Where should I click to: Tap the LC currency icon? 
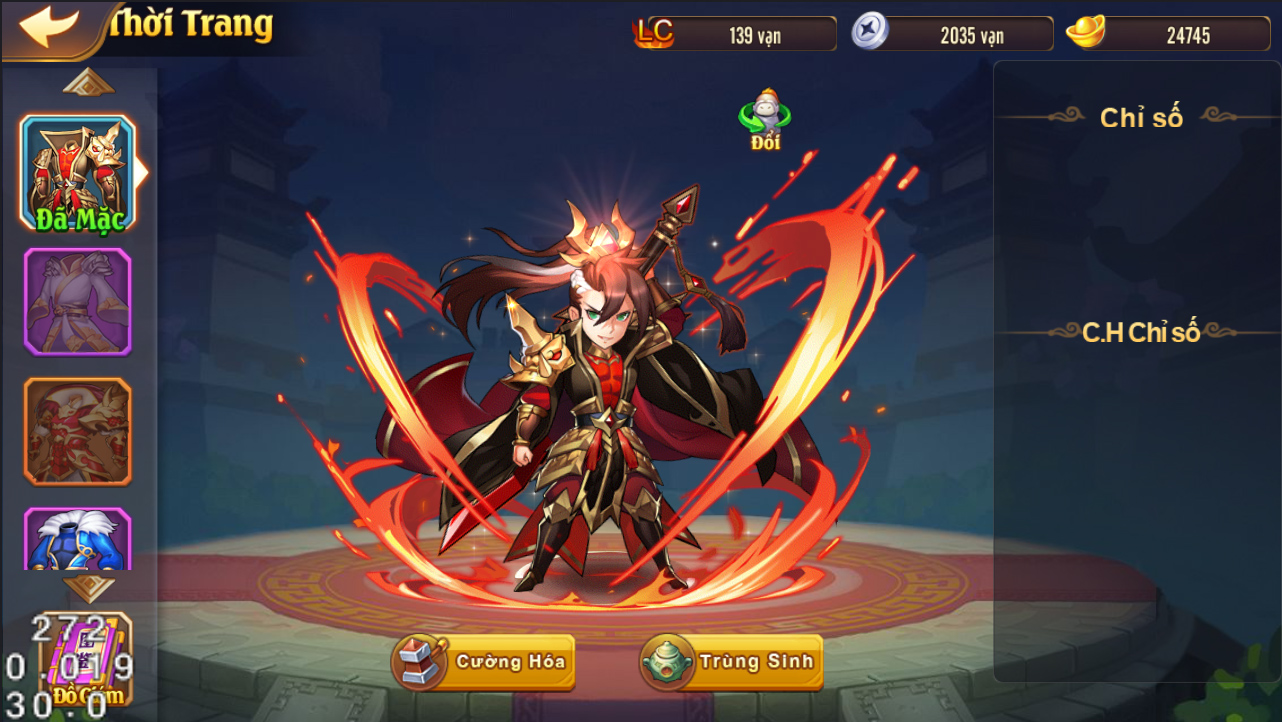pos(654,33)
